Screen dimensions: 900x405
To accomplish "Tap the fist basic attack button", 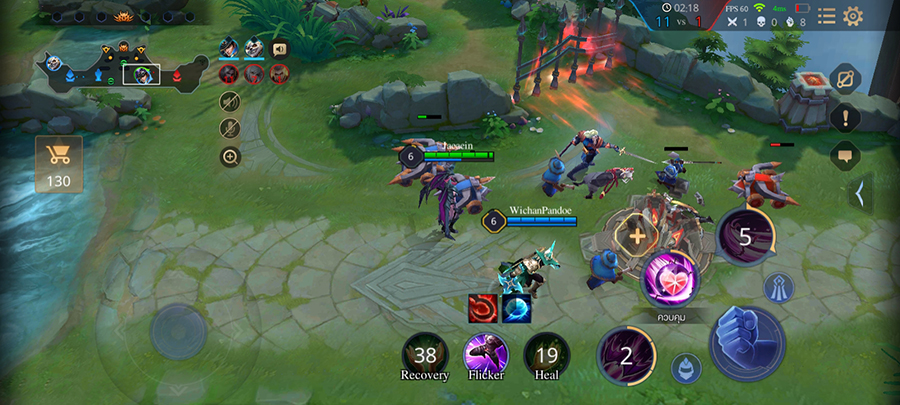I will click(747, 342).
